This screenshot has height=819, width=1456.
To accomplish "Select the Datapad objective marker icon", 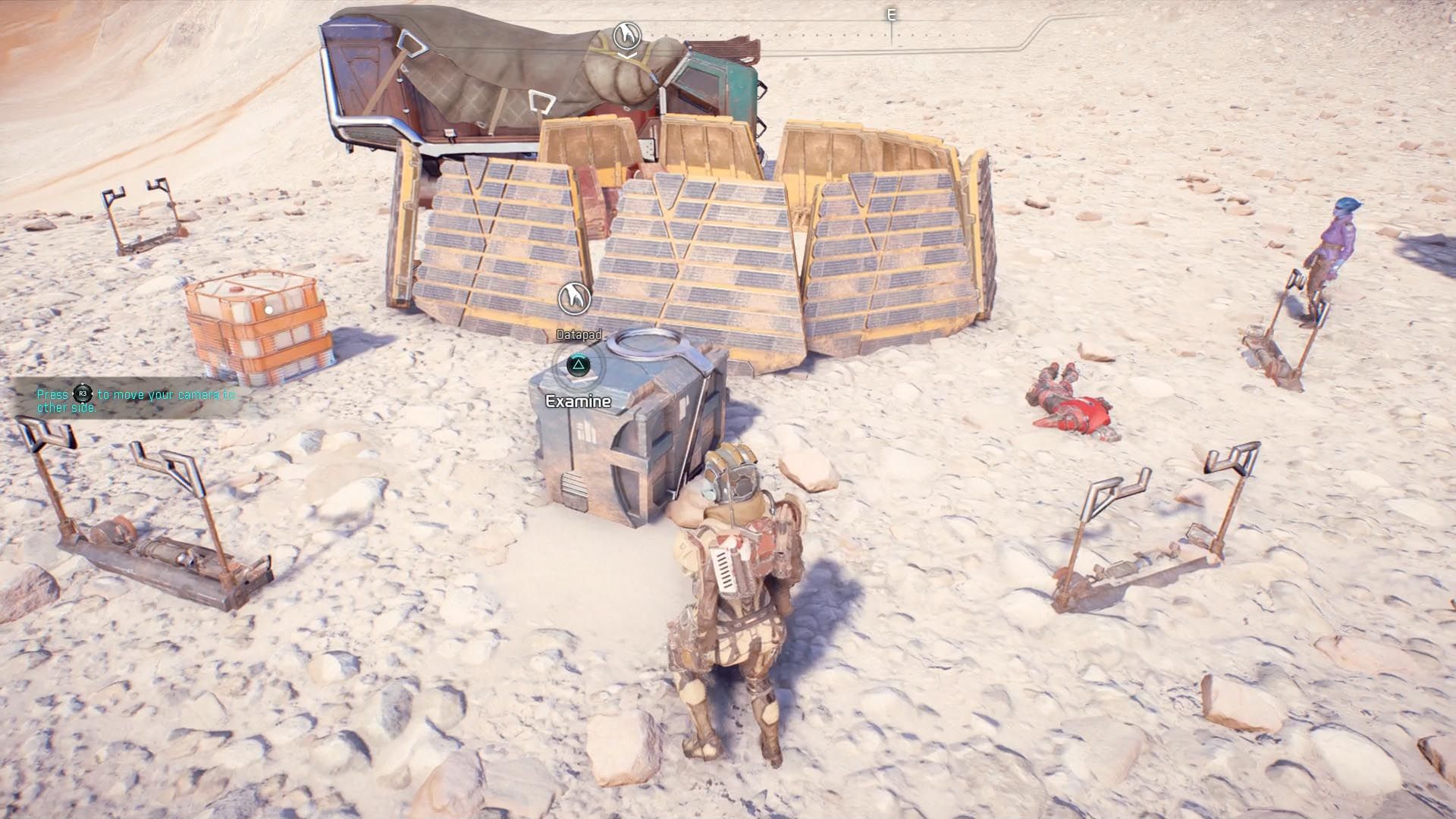I will click(574, 298).
